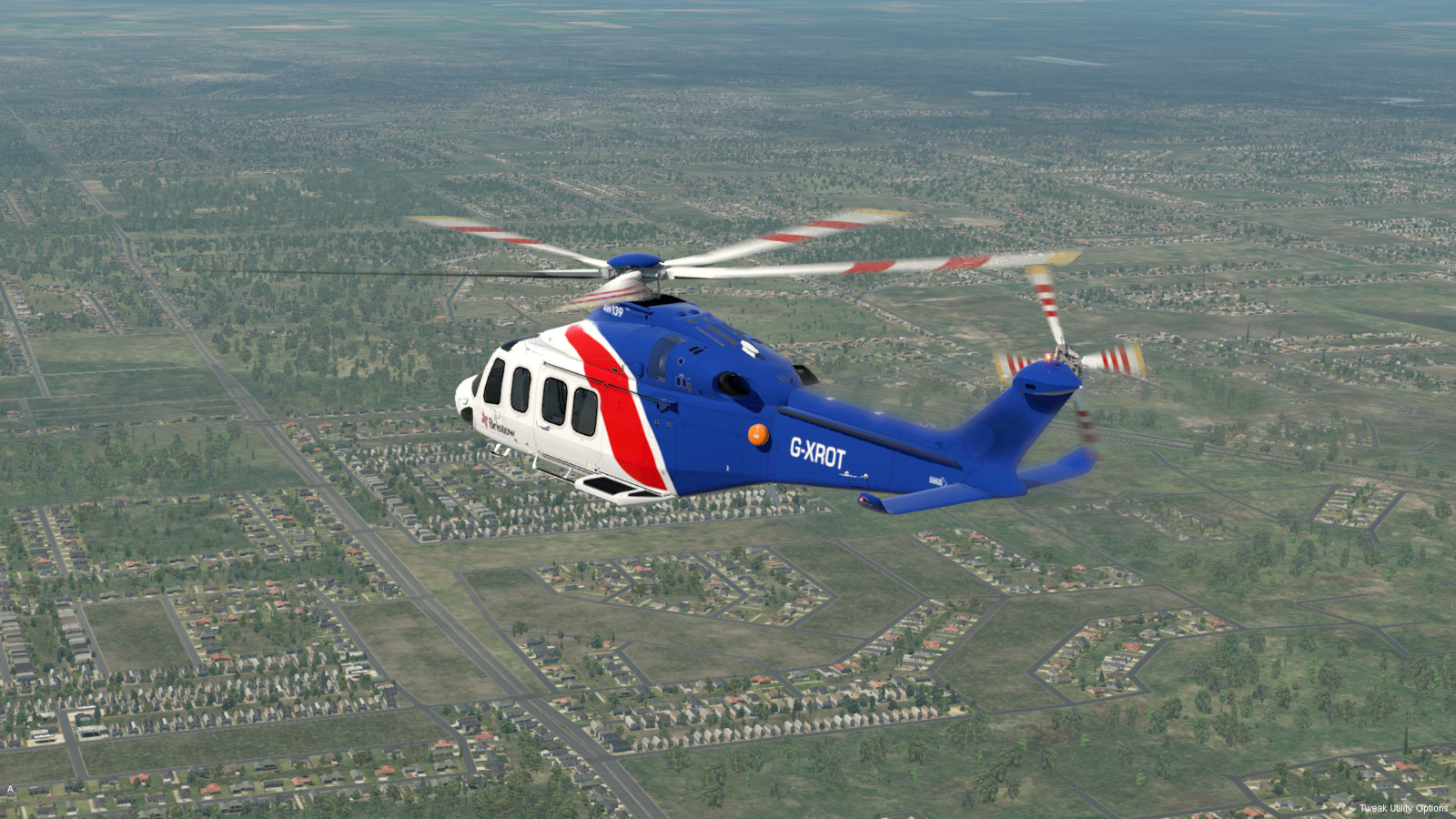Open Tweak Utility Options
Screen dimensions: 1456x819
(1403, 808)
